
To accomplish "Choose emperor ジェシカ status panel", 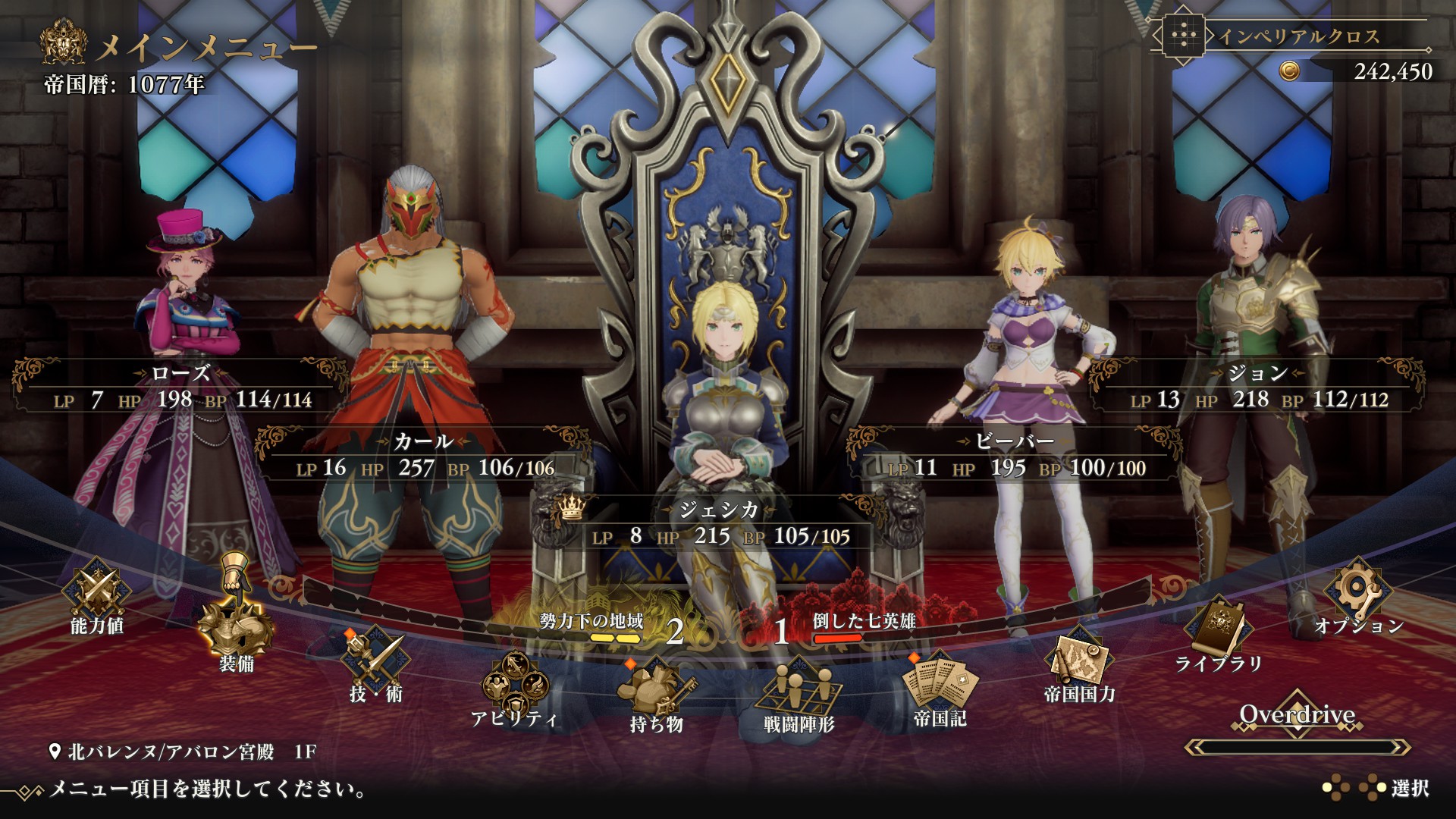I will click(720, 524).
